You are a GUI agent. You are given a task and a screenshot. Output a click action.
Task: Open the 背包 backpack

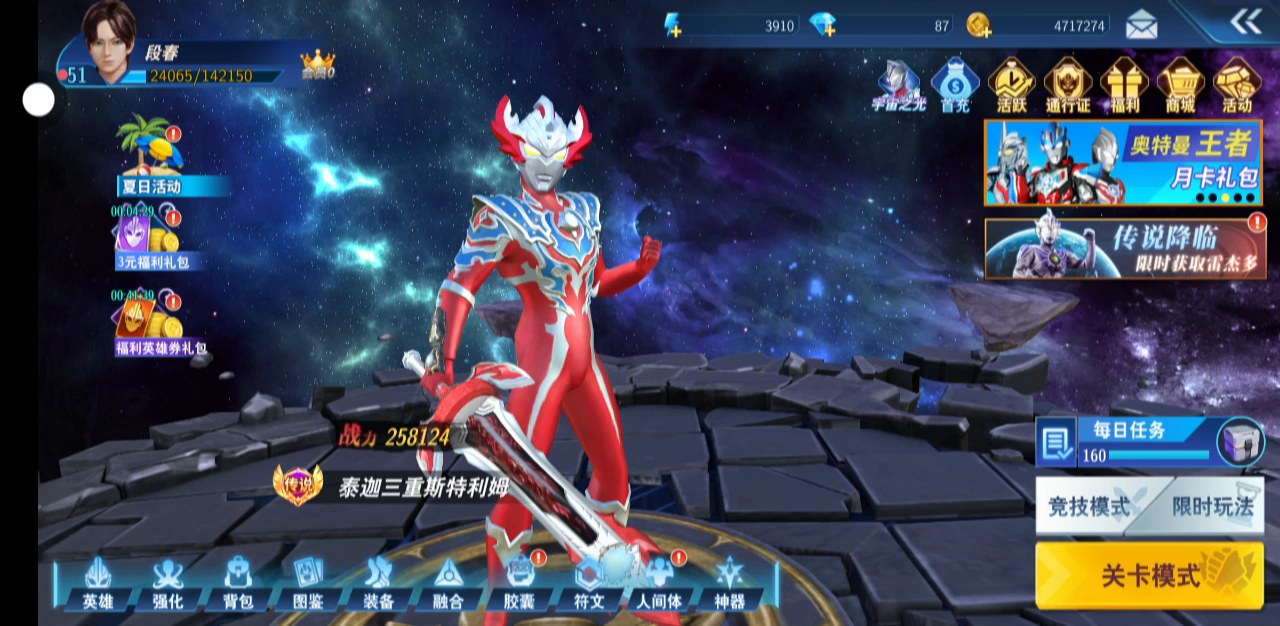point(237,582)
